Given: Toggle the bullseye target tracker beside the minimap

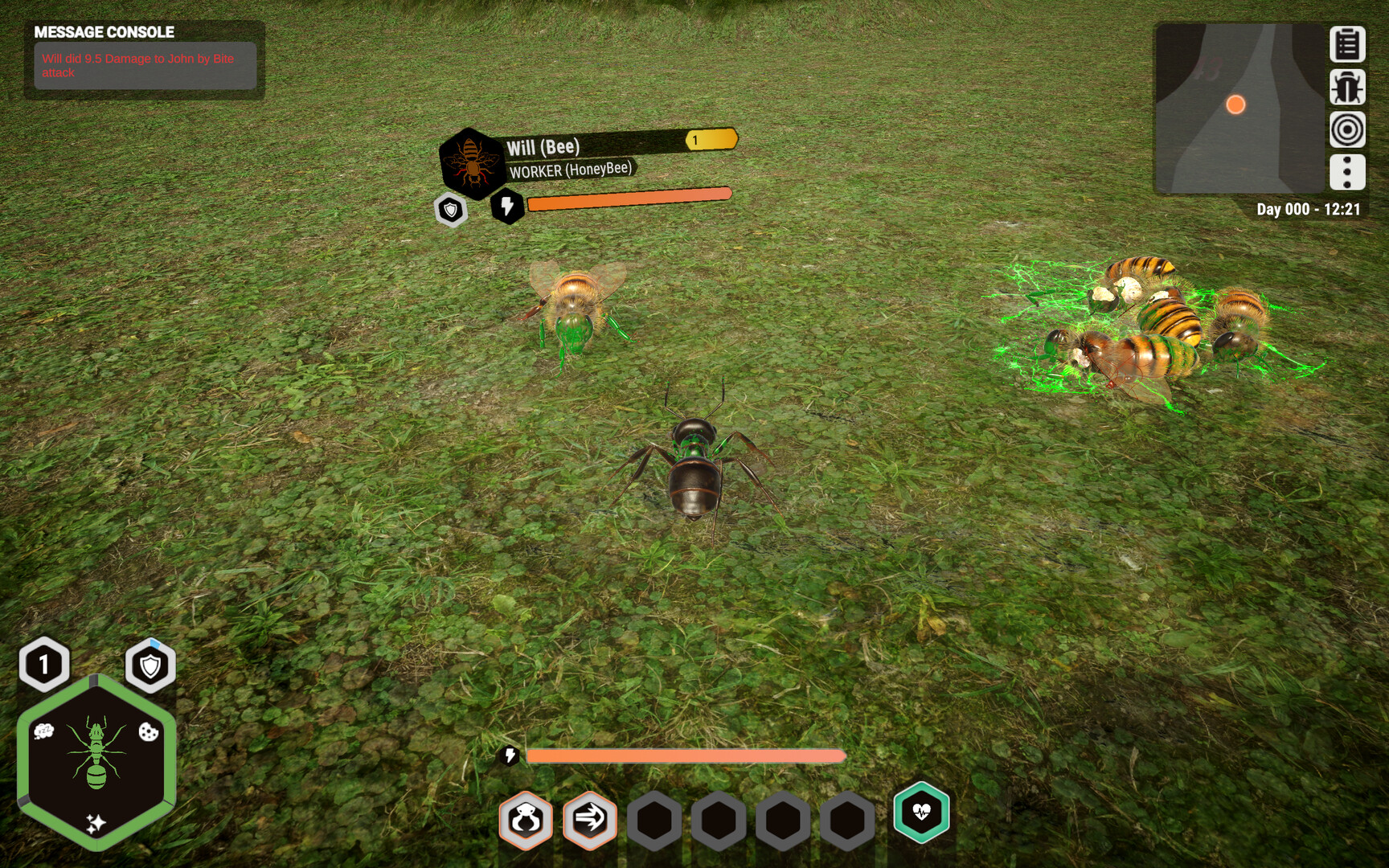Looking at the screenshot, I should [x=1346, y=129].
